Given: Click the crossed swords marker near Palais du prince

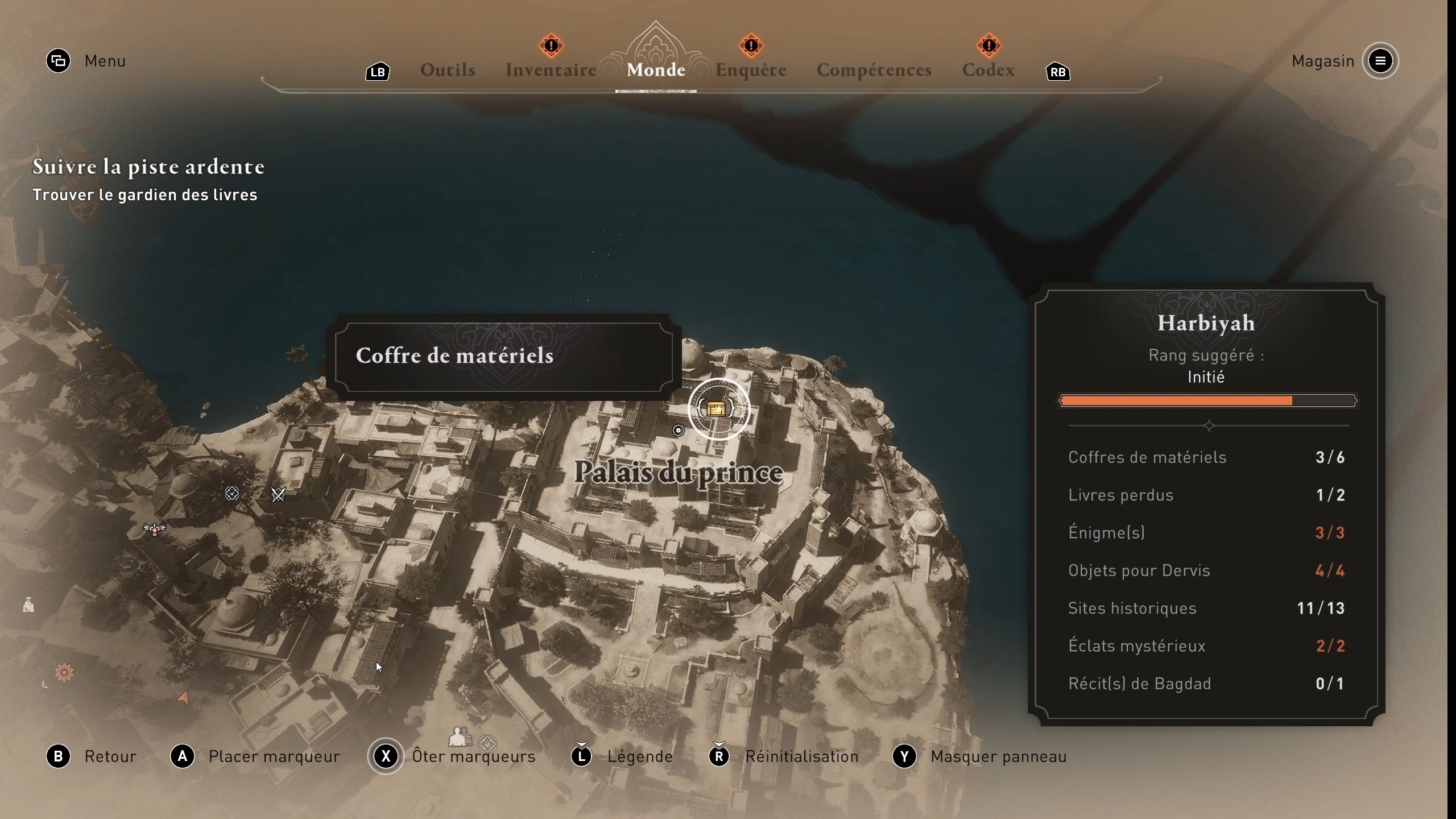Looking at the screenshot, I should (278, 494).
